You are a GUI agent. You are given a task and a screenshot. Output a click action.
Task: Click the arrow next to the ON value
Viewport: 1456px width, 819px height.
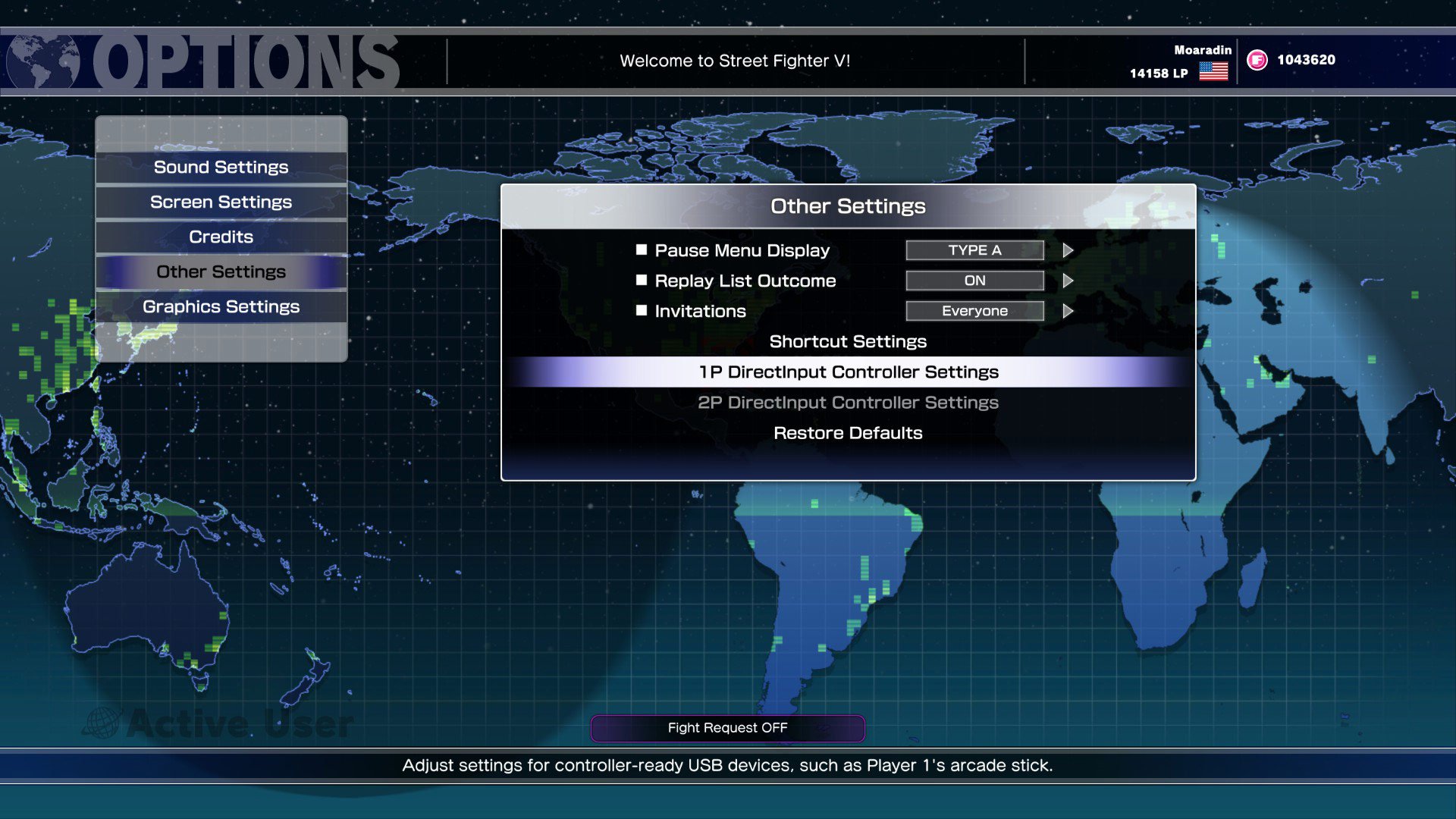coord(1068,281)
